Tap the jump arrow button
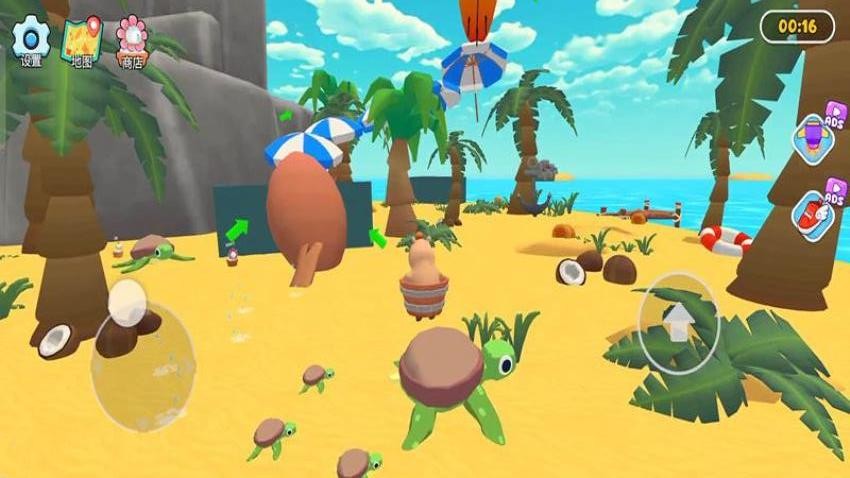 coord(679,323)
